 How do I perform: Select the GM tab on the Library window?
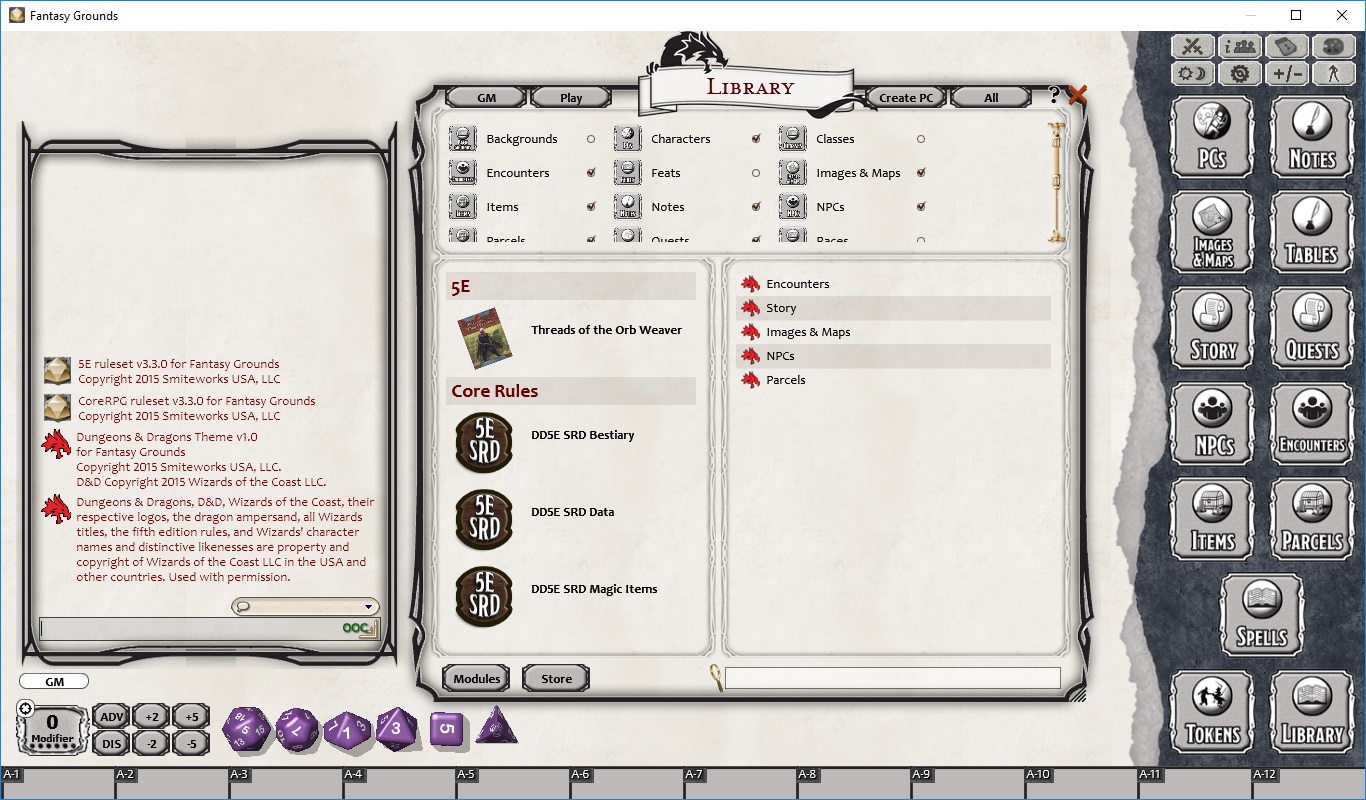point(489,97)
